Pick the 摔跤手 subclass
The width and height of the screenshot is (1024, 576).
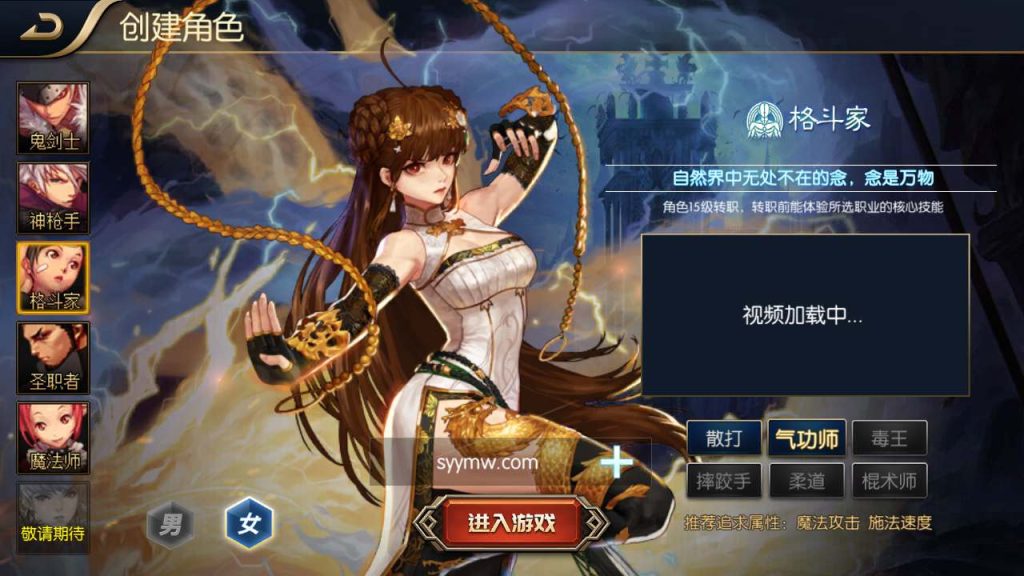coord(724,481)
